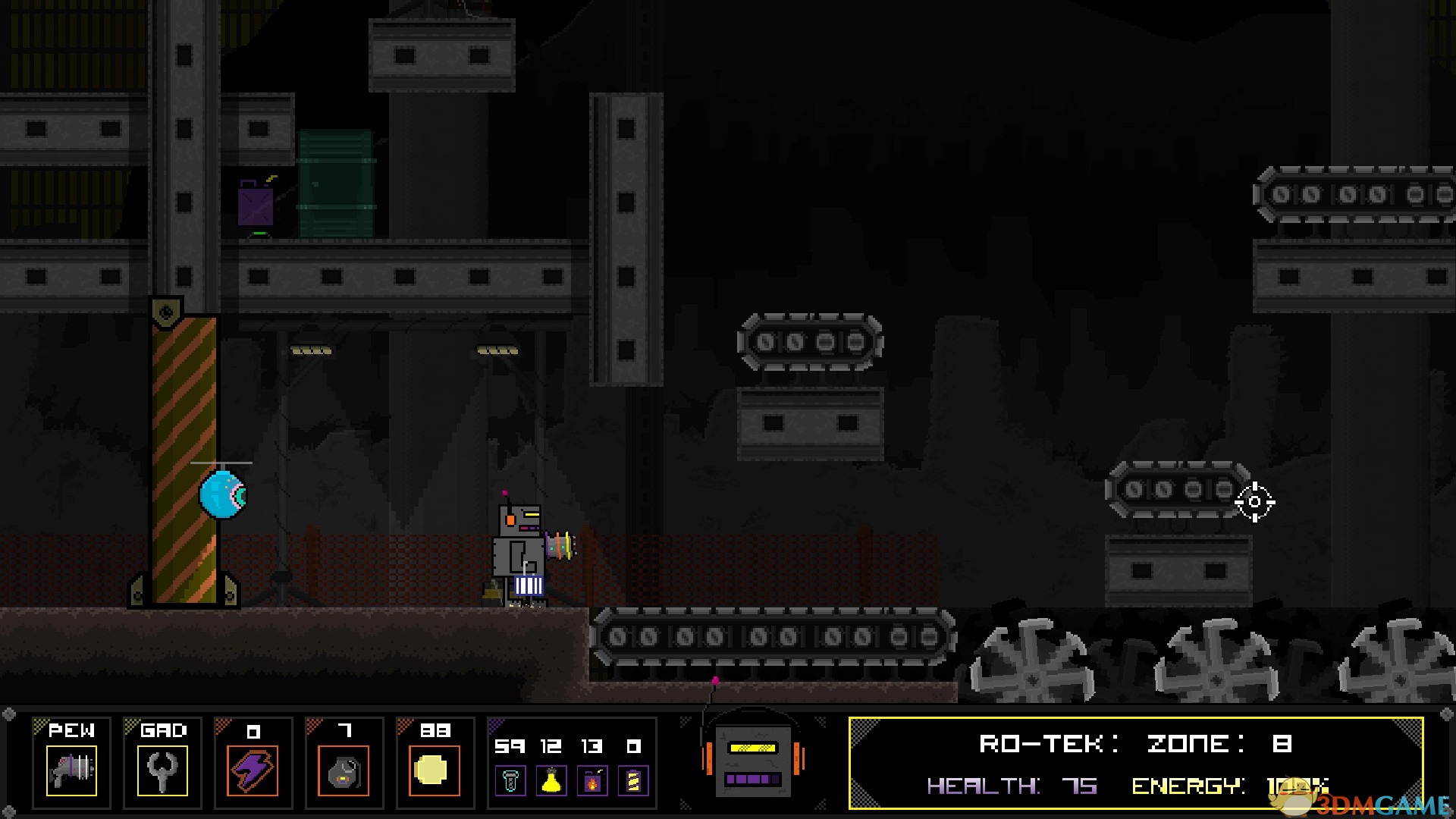Select the PEW blaster weapon slot
The height and width of the screenshot is (819, 1456).
[x=71, y=770]
